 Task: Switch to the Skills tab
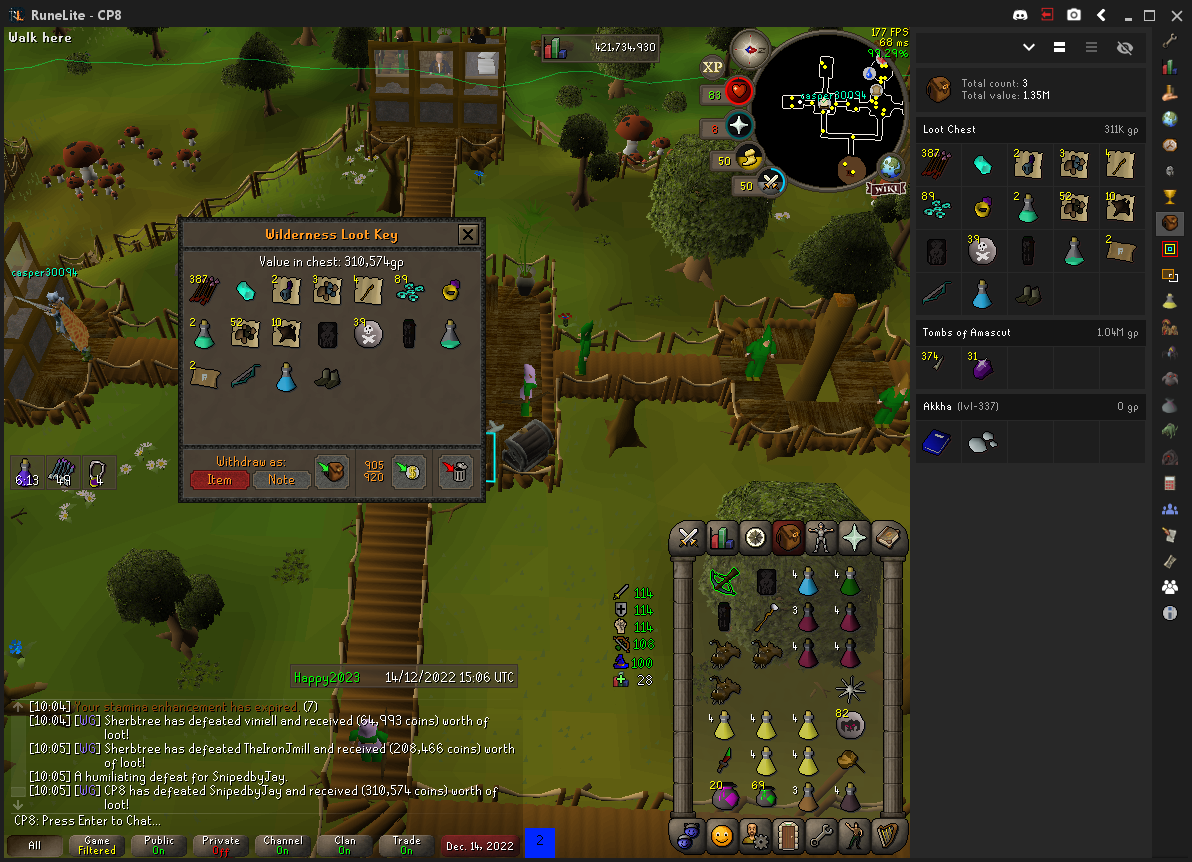click(x=722, y=538)
